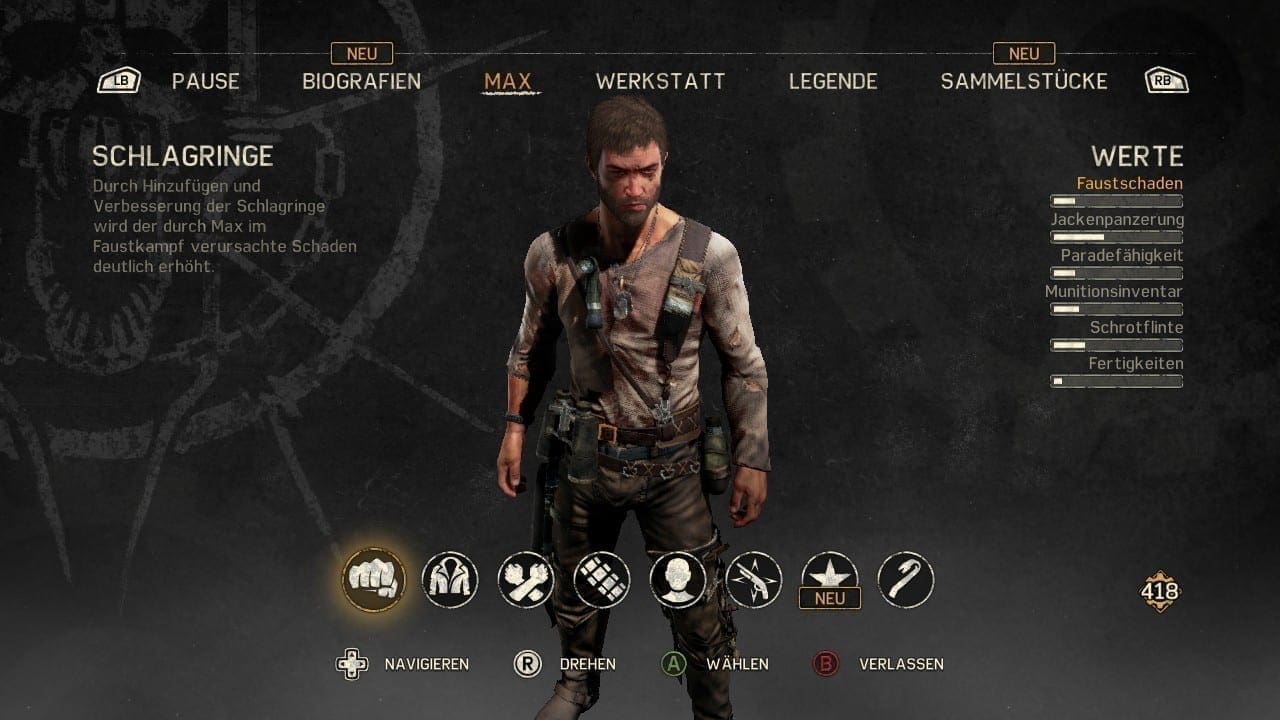
Task: Click the Faustschaden stat entry
Action: 1129,184
